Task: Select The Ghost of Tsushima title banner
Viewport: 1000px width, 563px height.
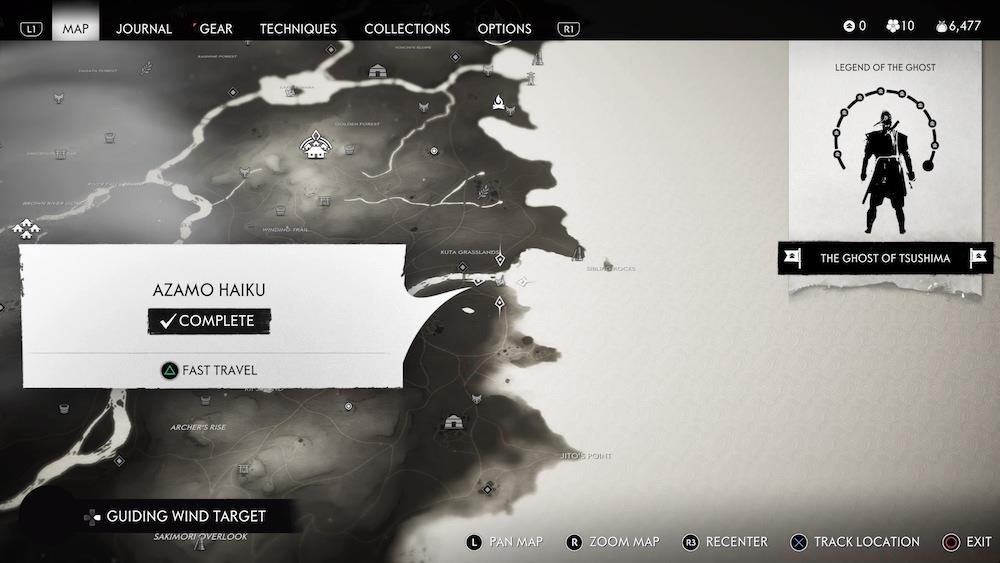Action: (884, 258)
